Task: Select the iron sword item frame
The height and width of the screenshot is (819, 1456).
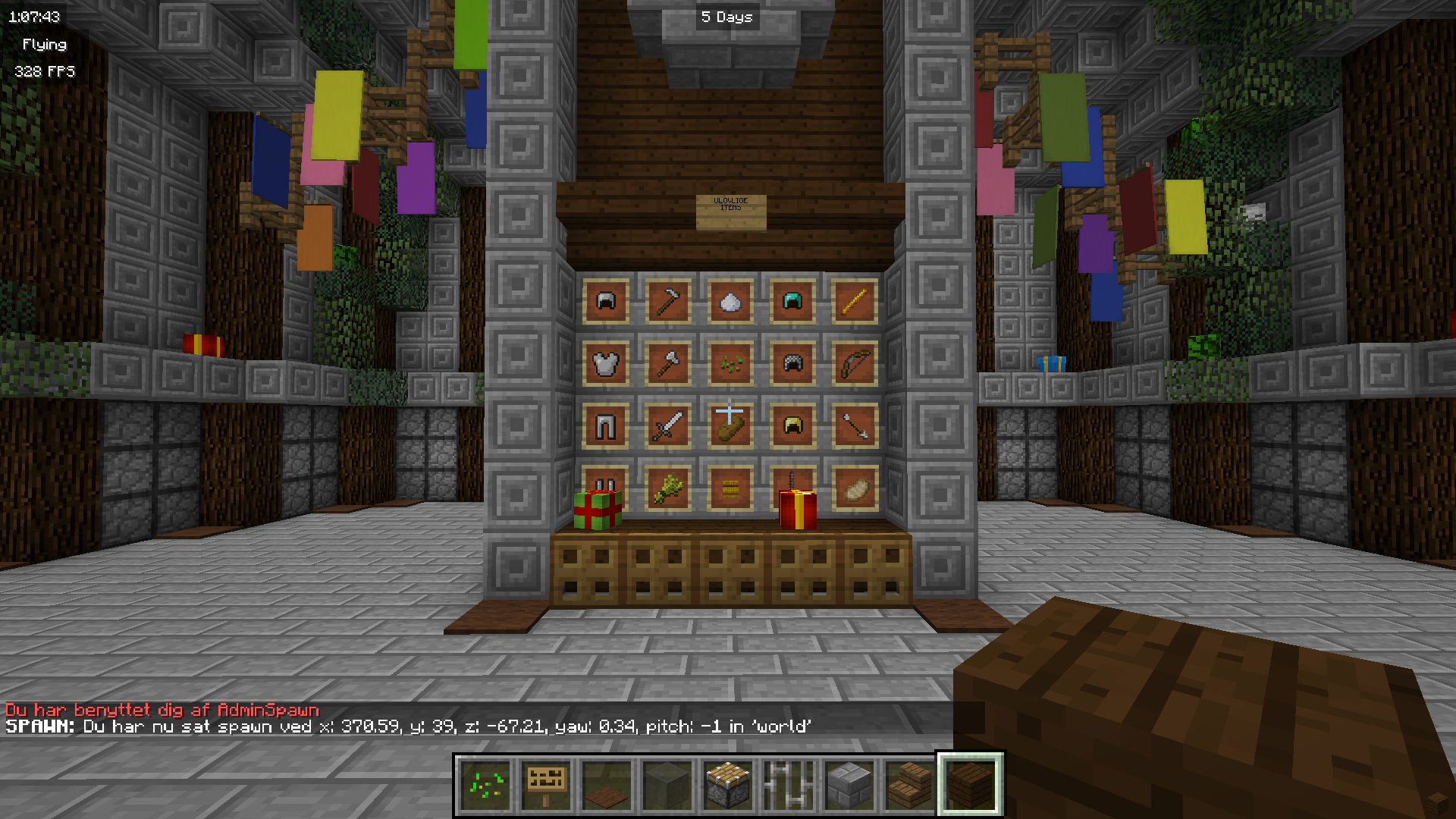Action: tap(667, 425)
